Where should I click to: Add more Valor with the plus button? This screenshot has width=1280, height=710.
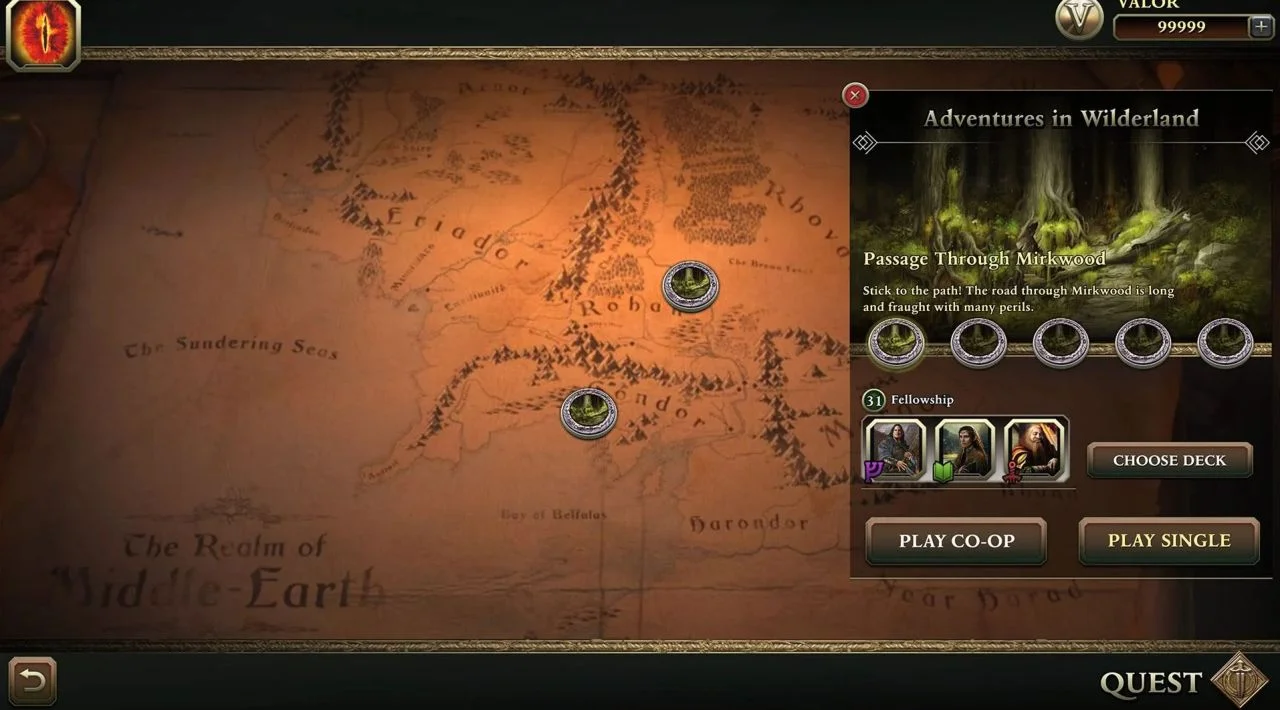1261,27
